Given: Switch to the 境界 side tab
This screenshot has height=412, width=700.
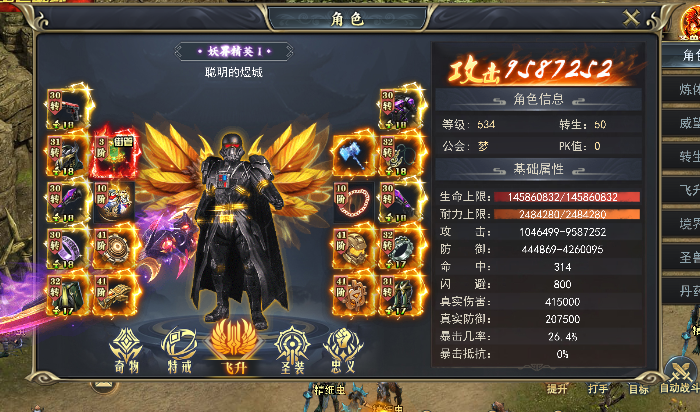Looking at the screenshot, I should [x=686, y=224].
